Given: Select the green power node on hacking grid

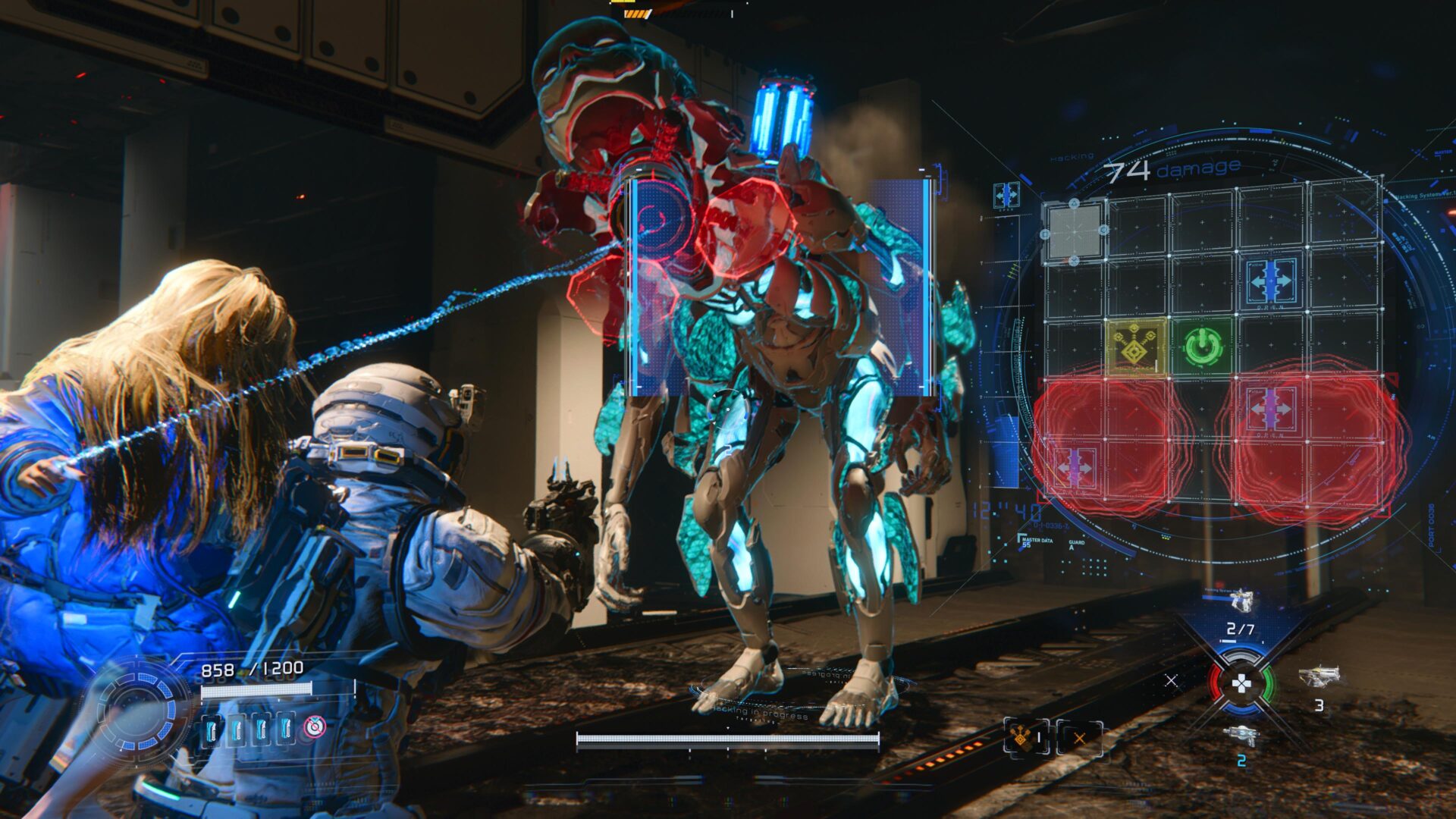Looking at the screenshot, I should [x=1202, y=347].
